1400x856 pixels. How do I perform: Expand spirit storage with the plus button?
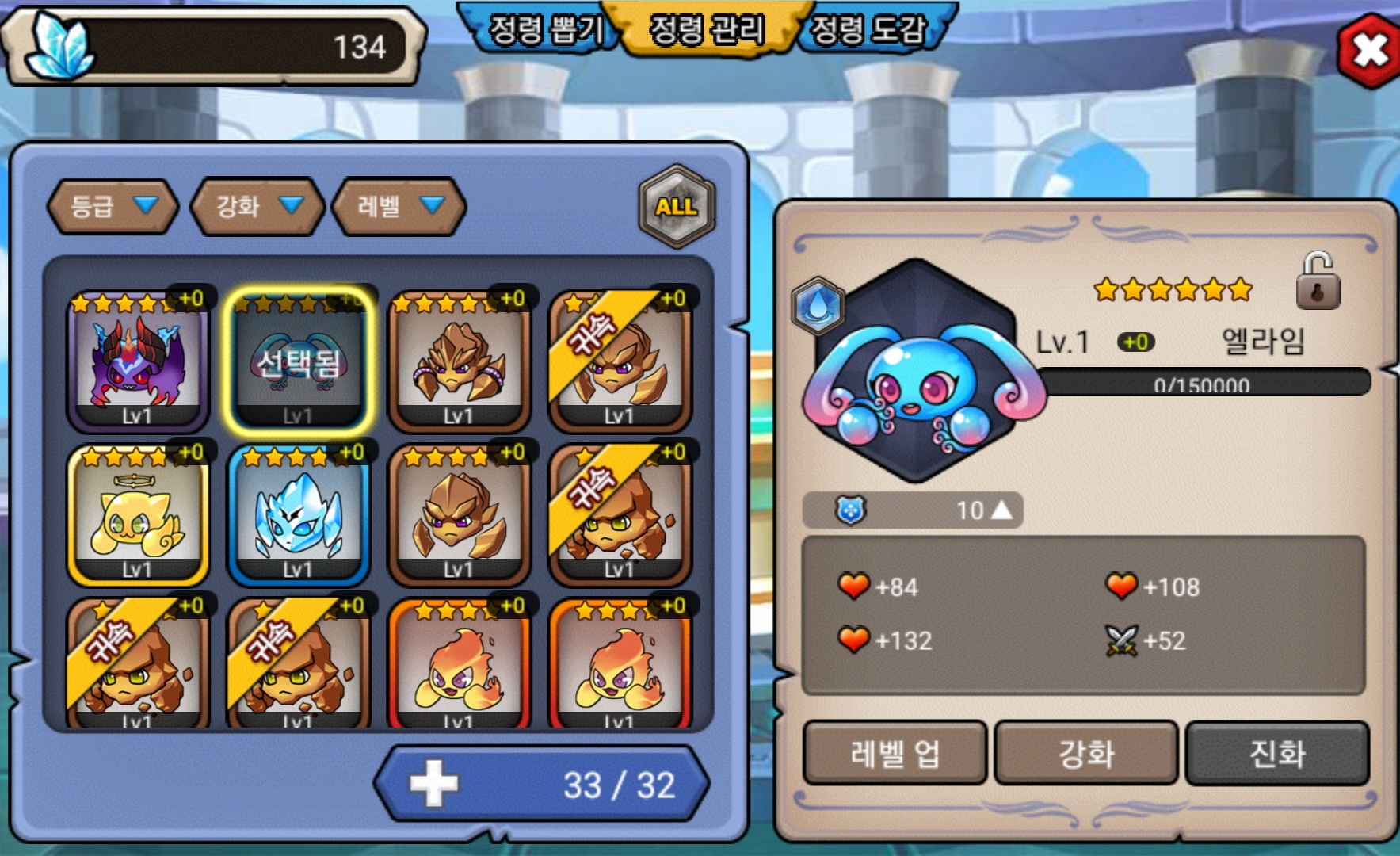433,784
